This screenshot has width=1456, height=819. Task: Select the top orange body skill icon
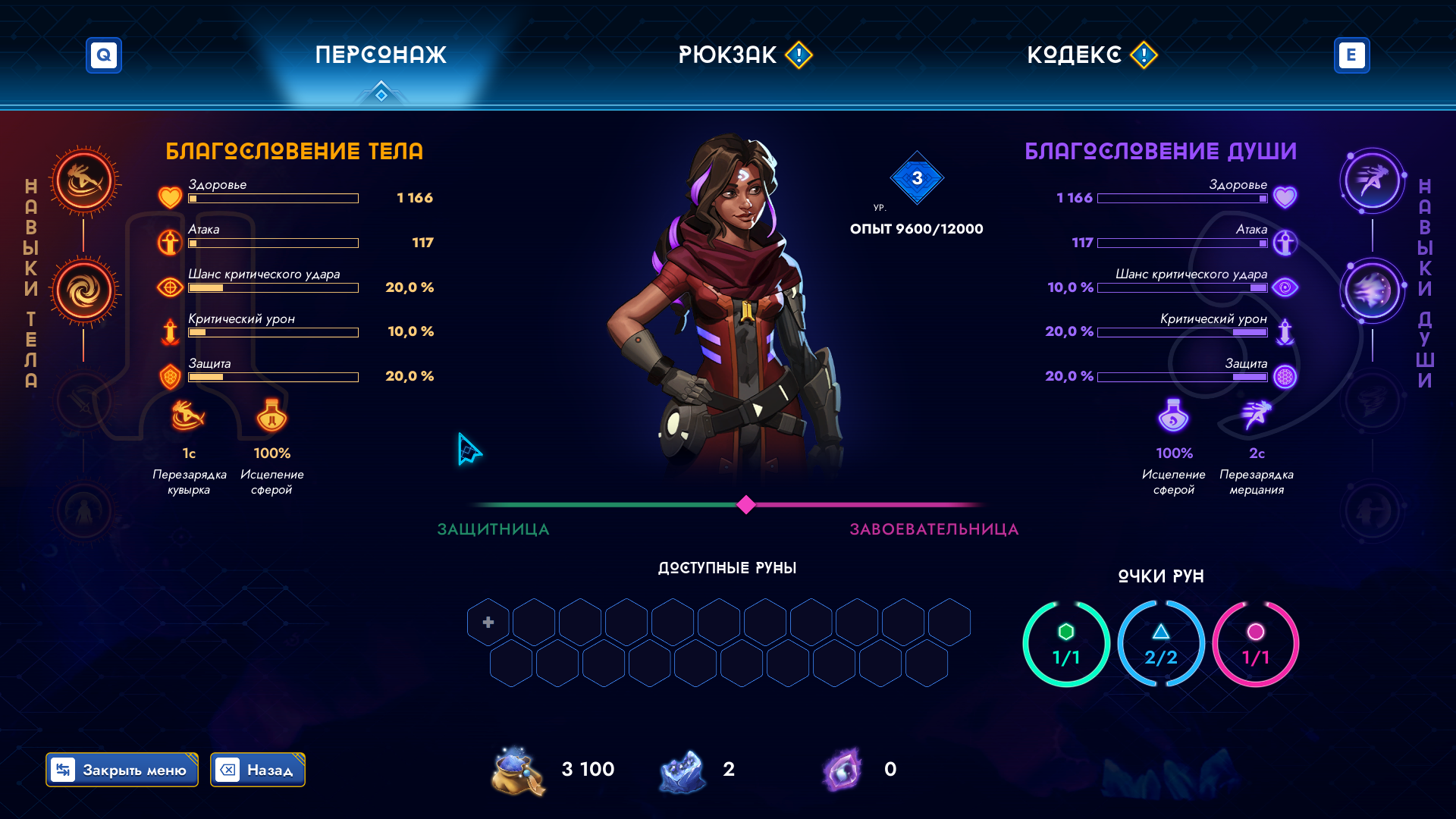[84, 181]
